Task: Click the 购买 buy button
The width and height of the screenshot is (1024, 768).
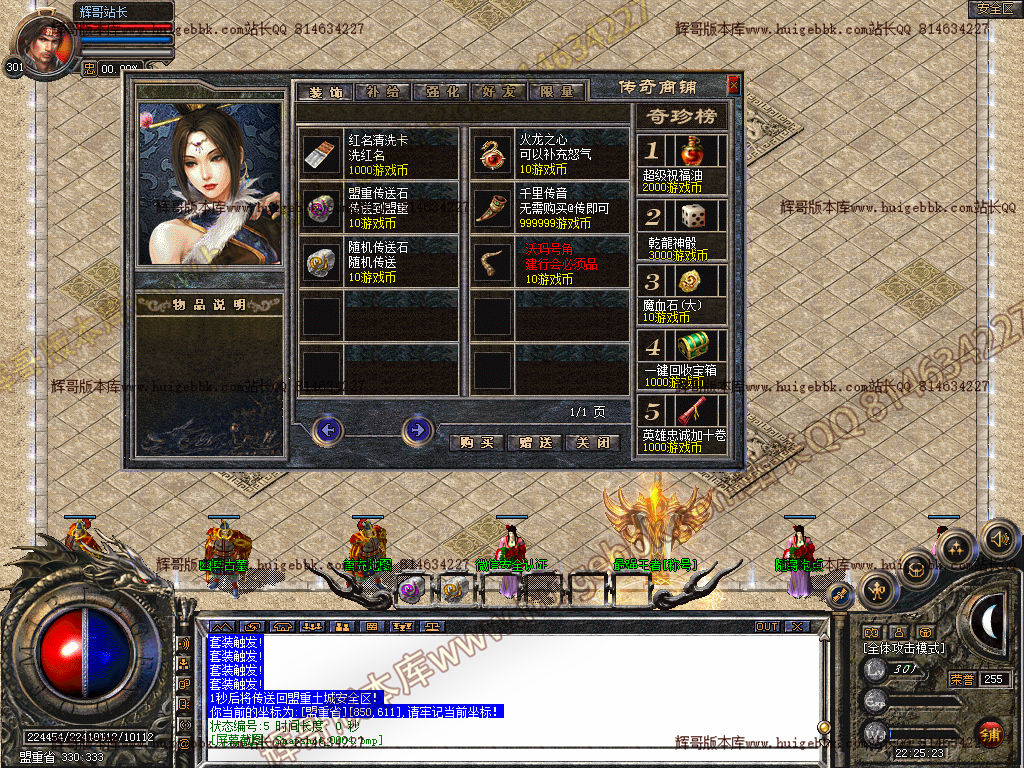Action: [475, 442]
